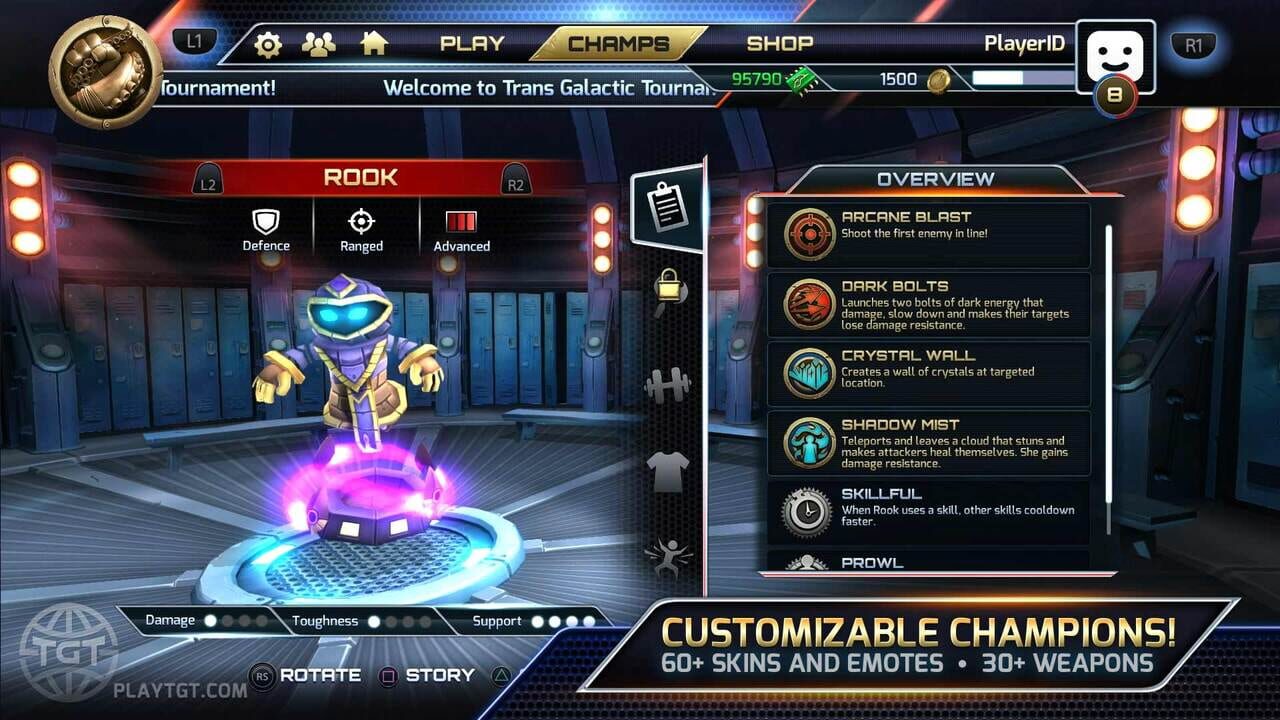This screenshot has height=720, width=1280.
Task: Toggle the Advanced difficulty indicator
Action: coord(460,229)
